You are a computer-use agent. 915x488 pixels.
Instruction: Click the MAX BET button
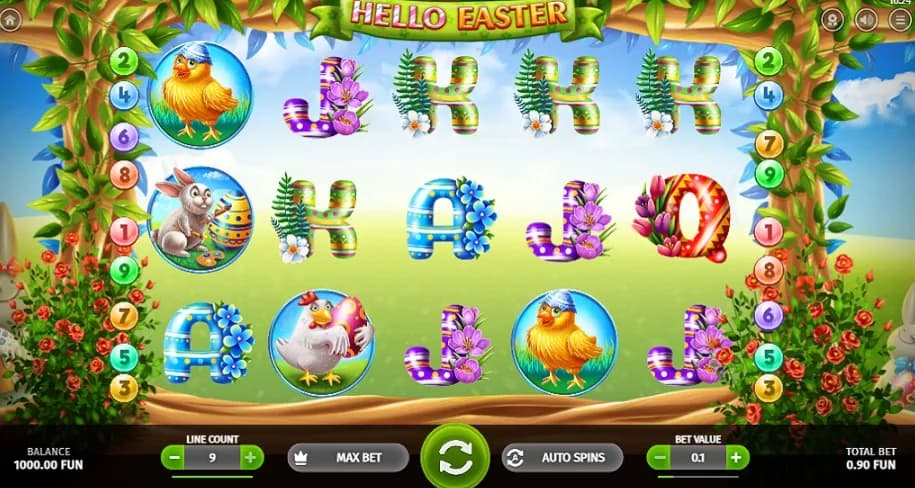click(x=348, y=458)
